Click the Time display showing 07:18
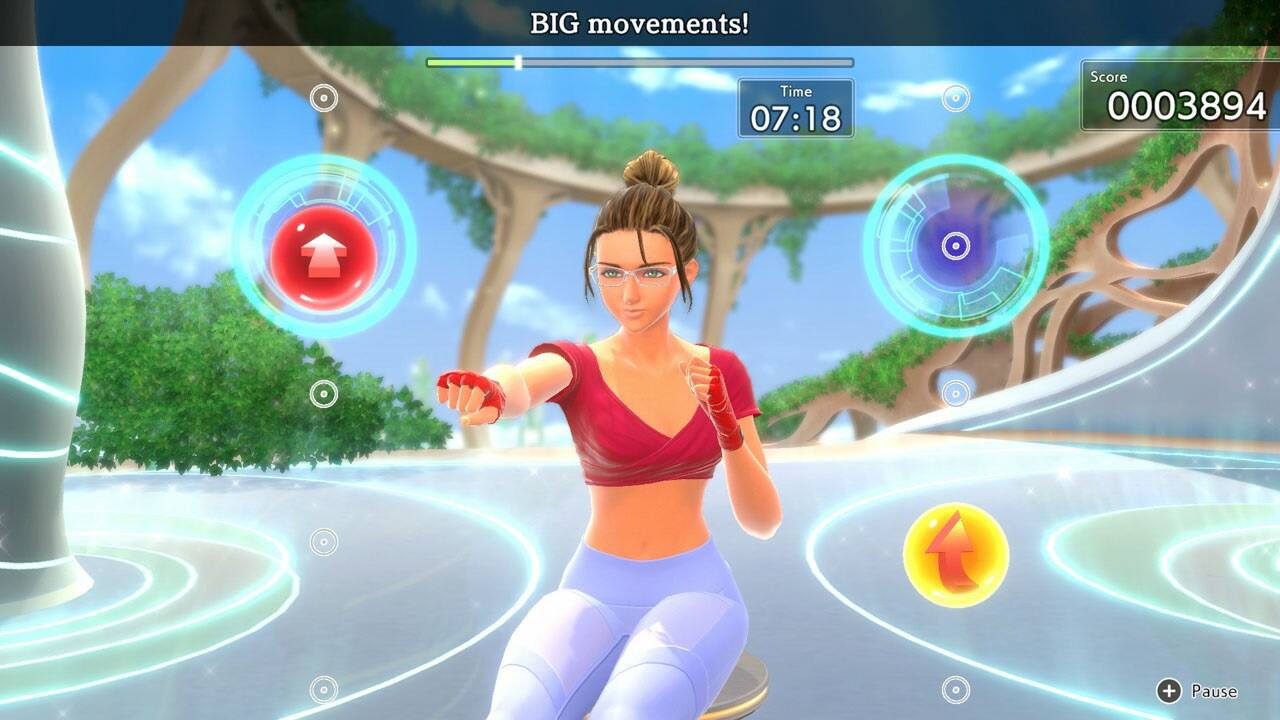The height and width of the screenshot is (720, 1280). coord(795,106)
